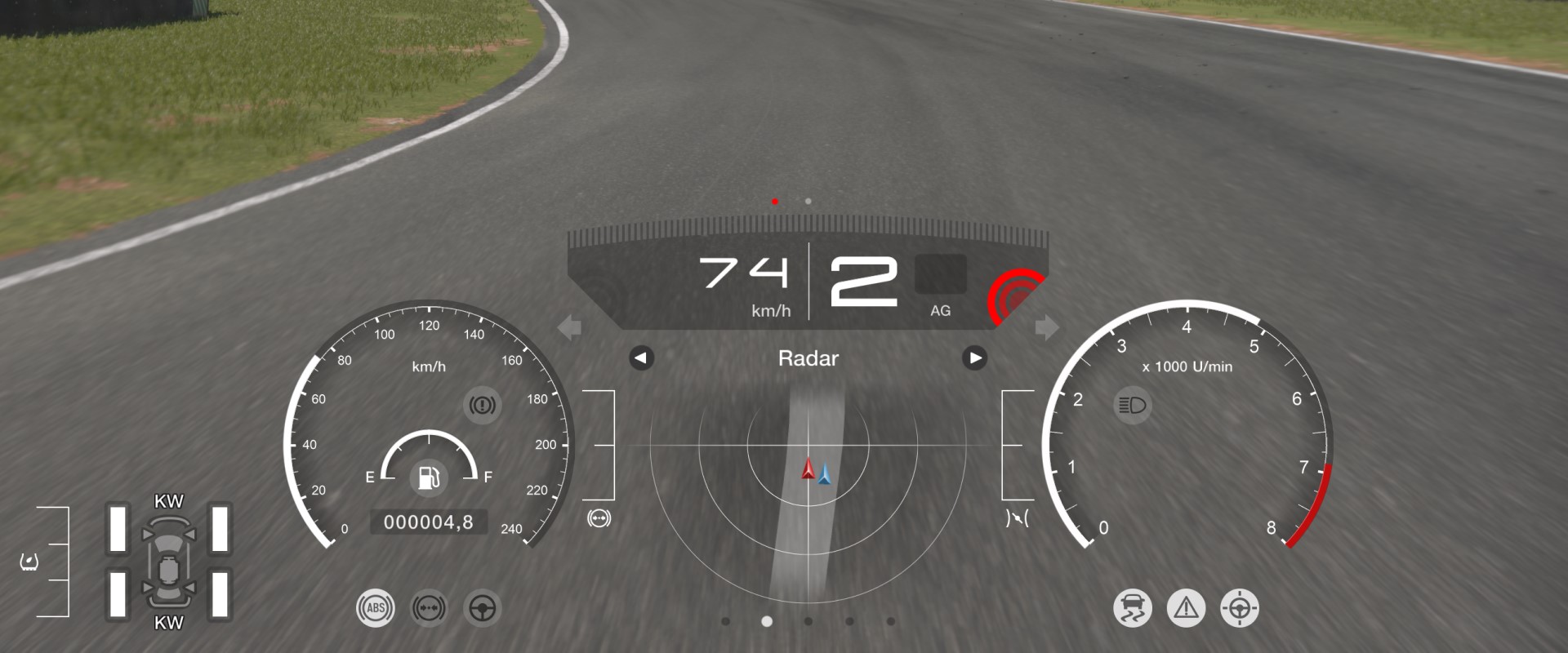This screenshot has width=1568, height=653.
Task: Switch to the next display after Radar
Action: click(974, 358)
